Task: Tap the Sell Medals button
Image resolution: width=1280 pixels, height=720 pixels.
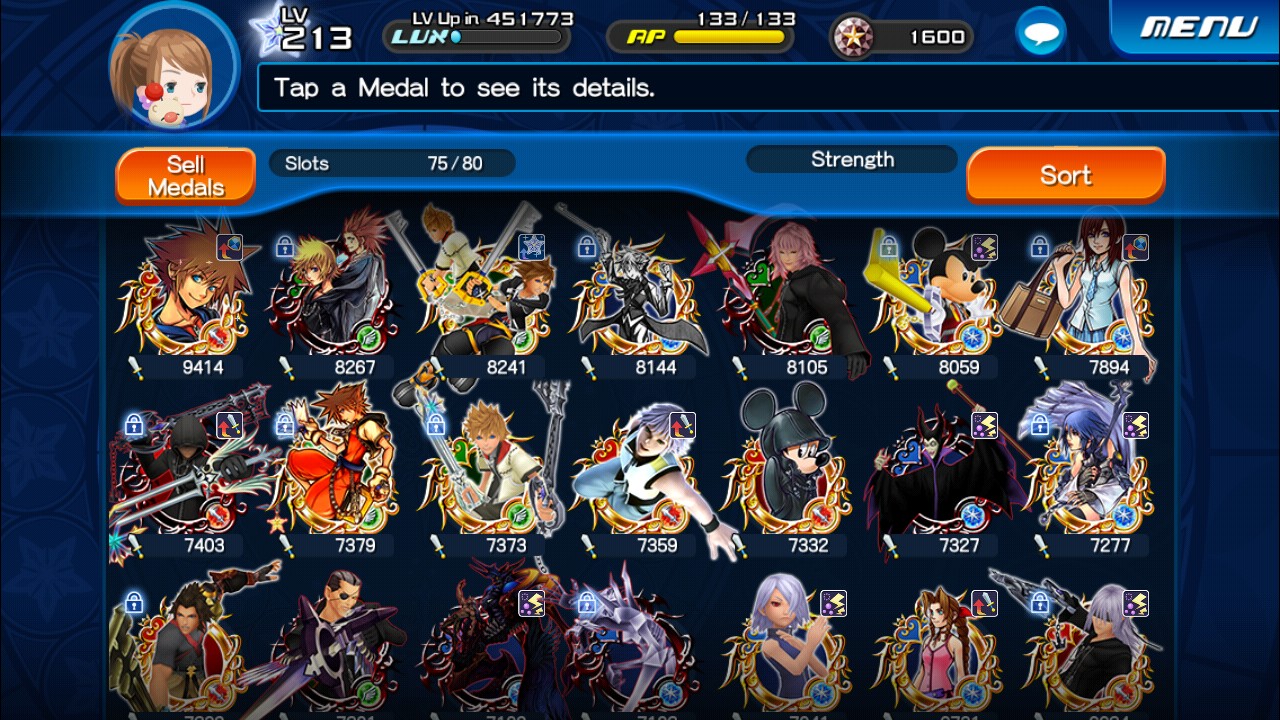Action: pyautogui.click(x=185, y=176)
